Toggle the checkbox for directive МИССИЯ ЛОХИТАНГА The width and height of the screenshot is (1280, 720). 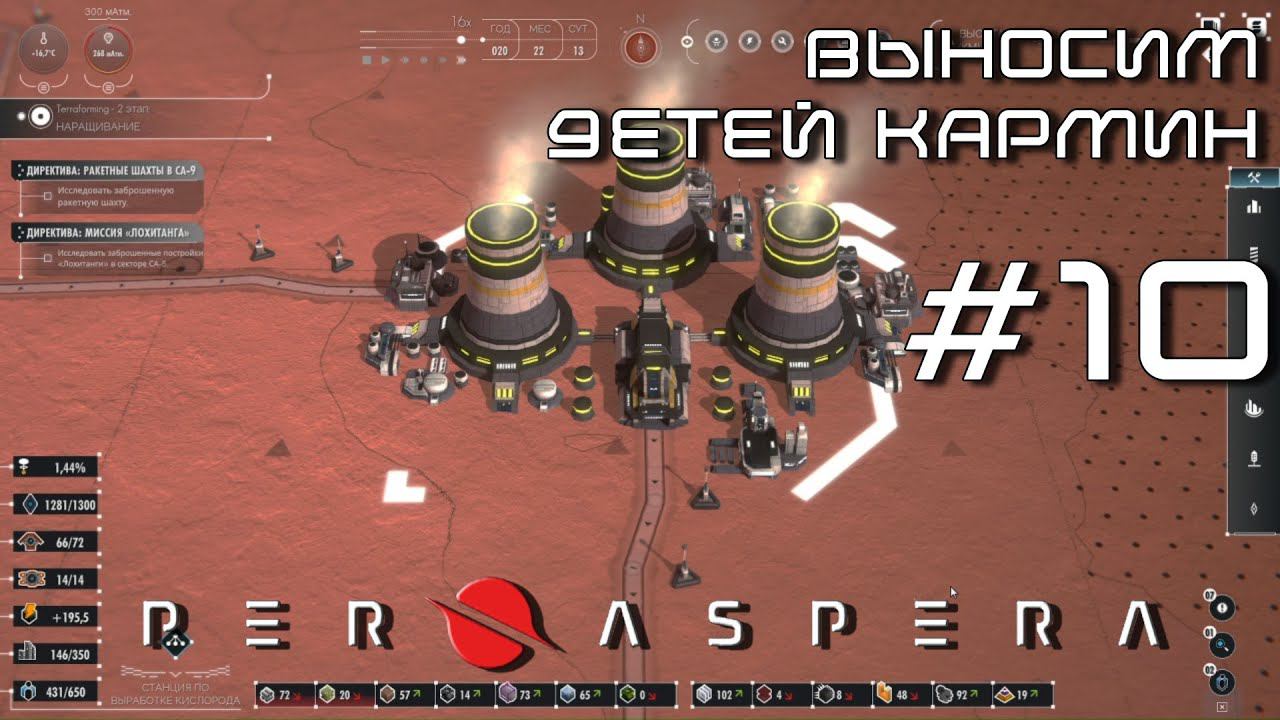47,260
